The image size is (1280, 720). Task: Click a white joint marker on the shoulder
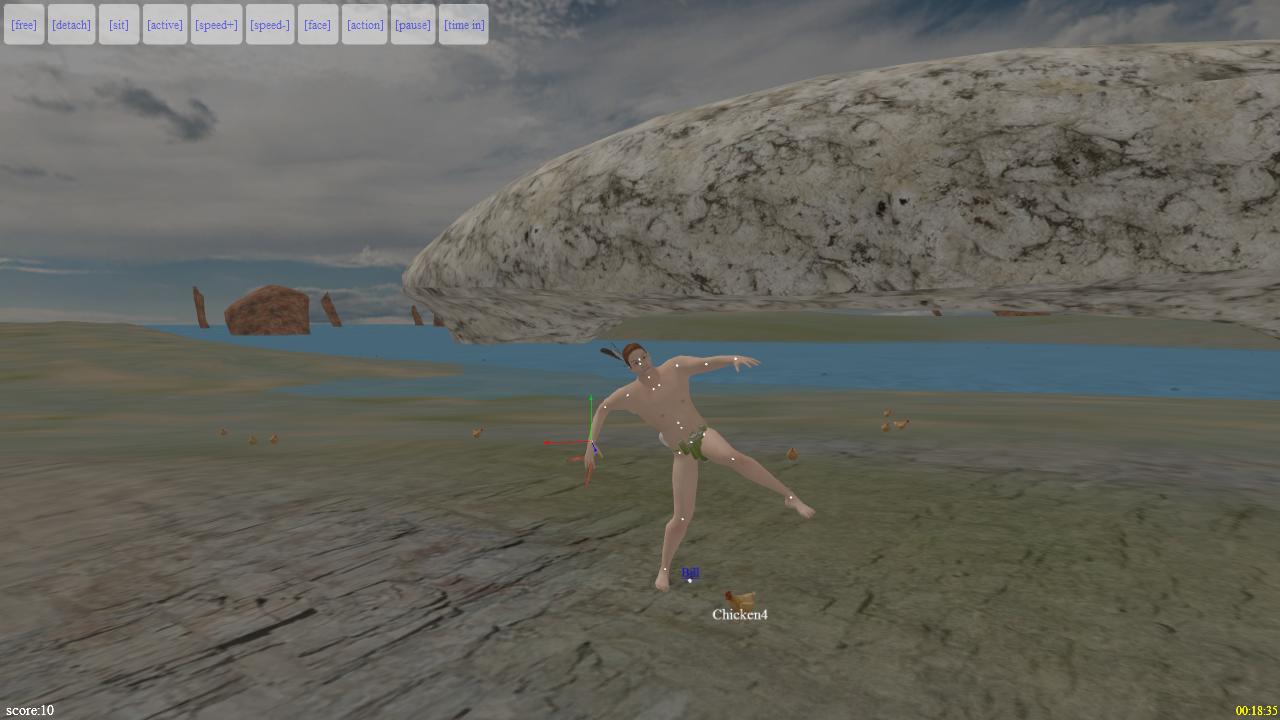[679, 366]
